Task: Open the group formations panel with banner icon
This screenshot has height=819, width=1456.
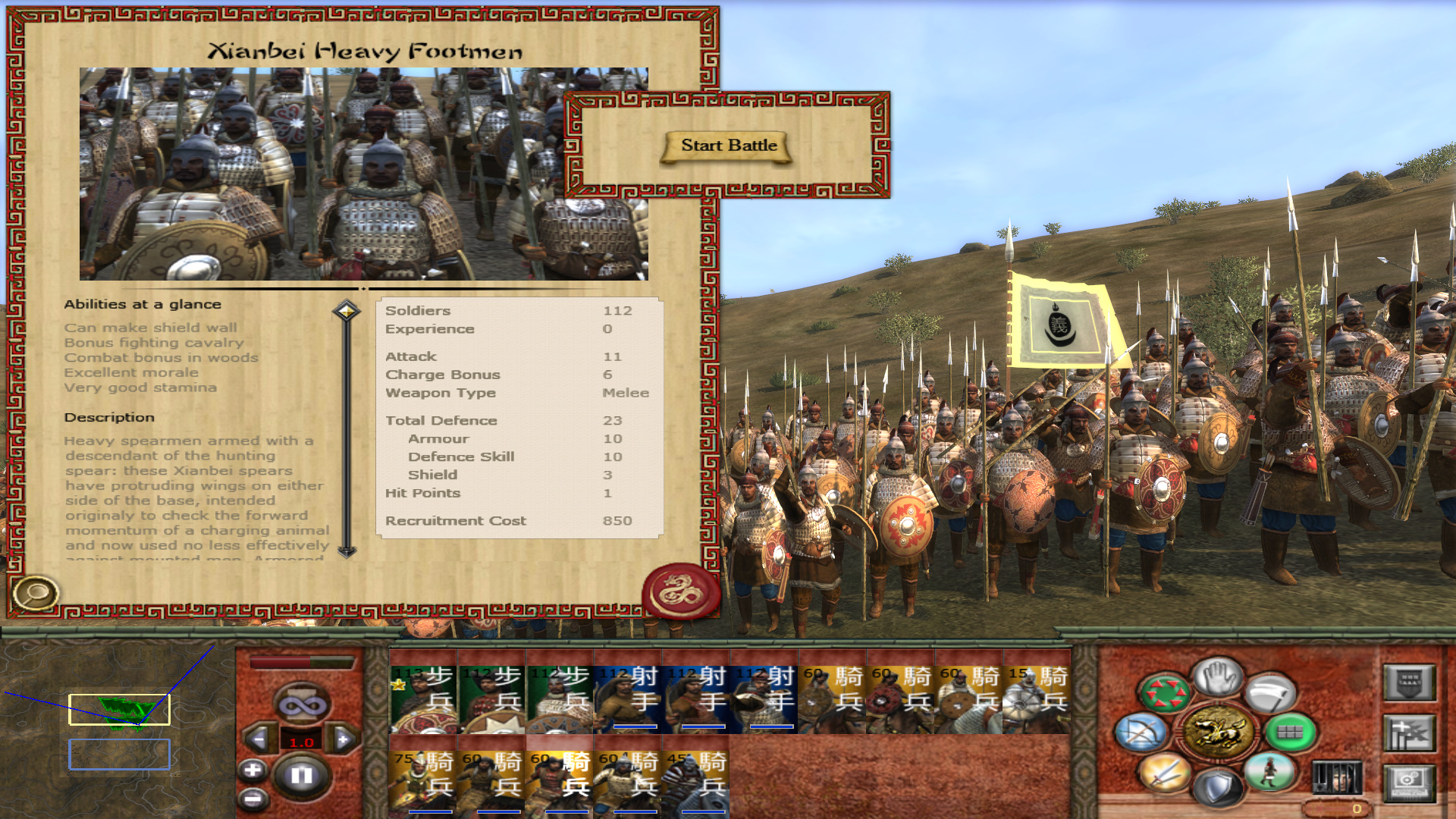Action: [1409, 734]
